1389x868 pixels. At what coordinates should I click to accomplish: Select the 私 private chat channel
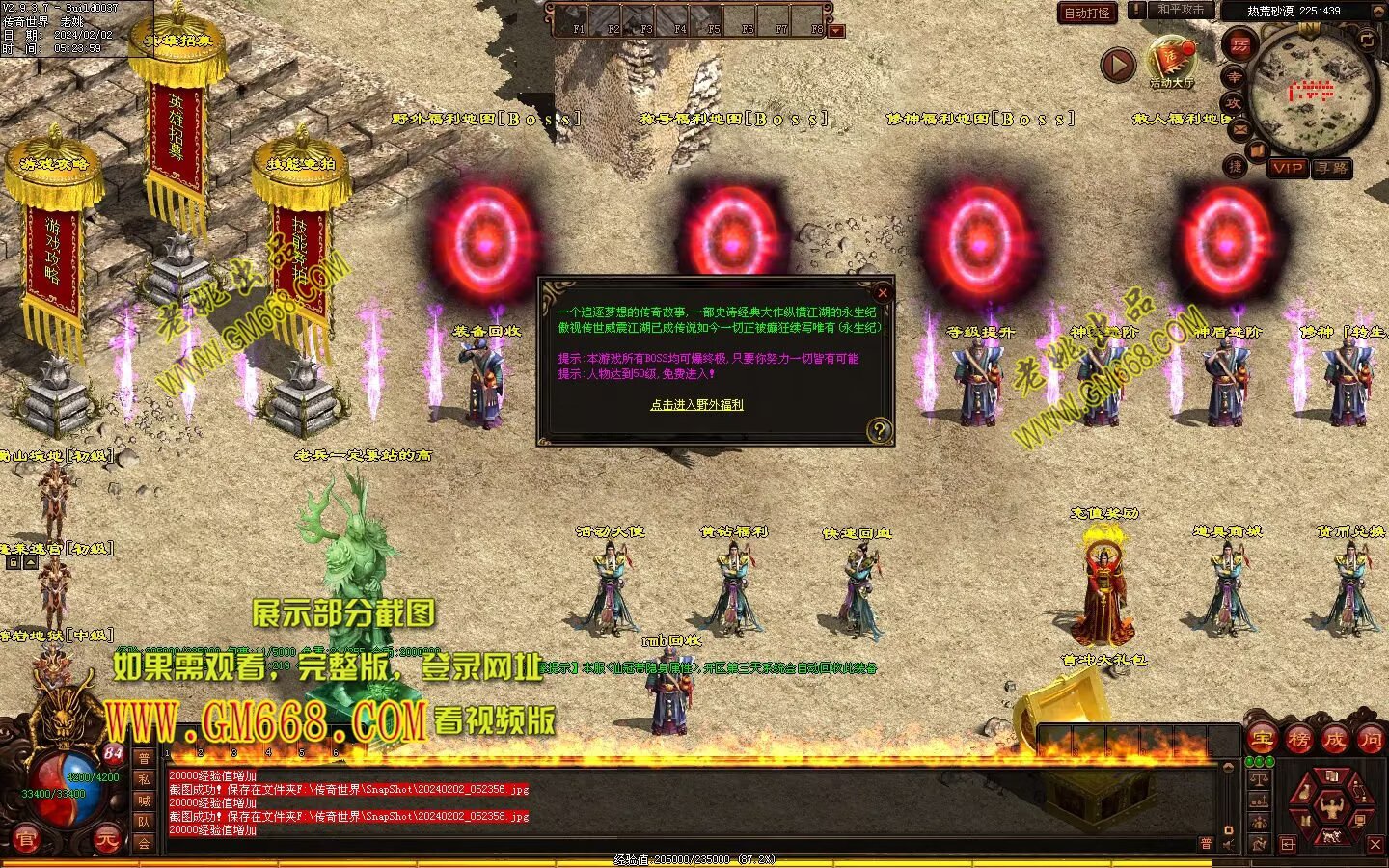point(144,779)
